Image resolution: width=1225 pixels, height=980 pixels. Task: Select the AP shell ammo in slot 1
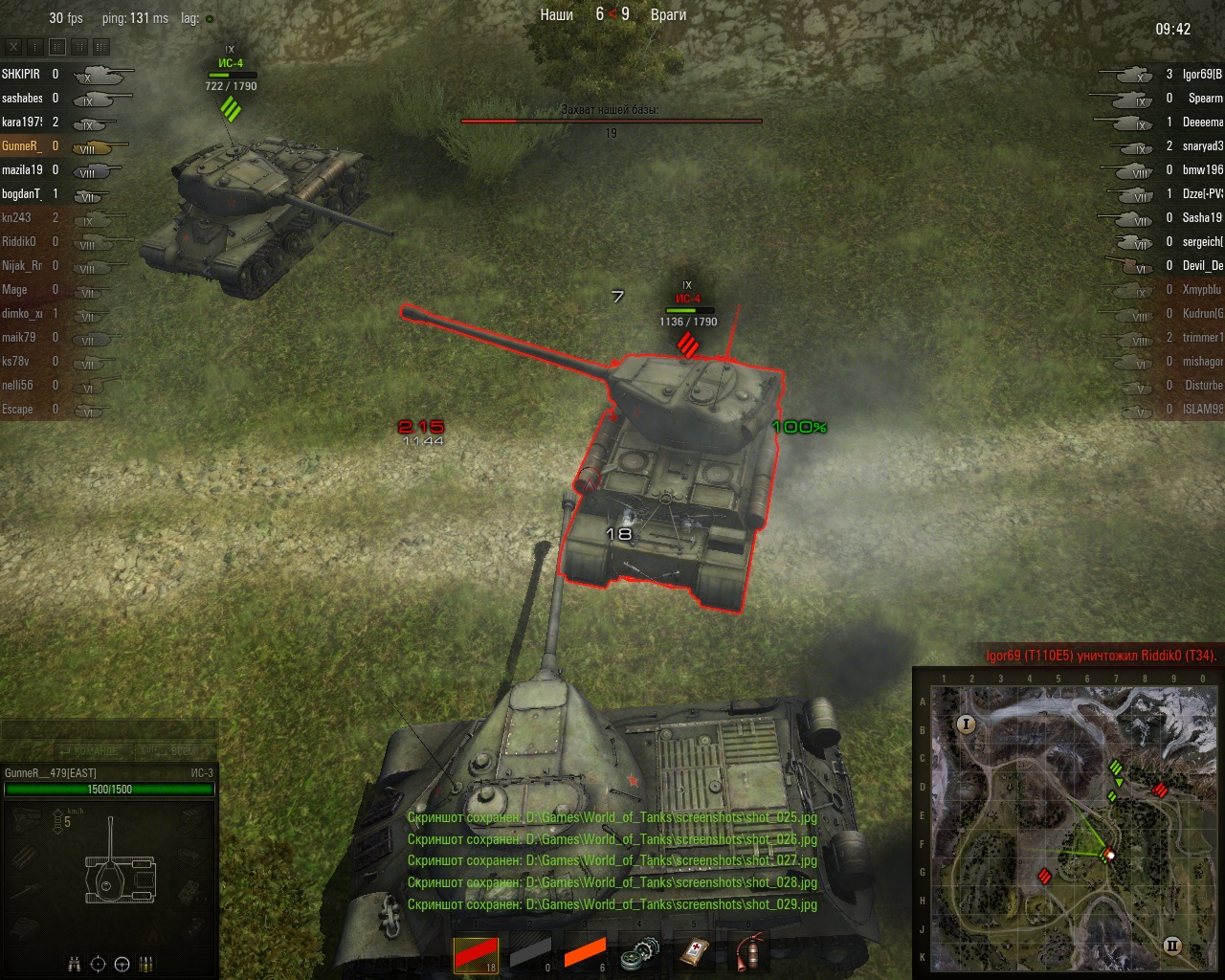coord(478,953)
